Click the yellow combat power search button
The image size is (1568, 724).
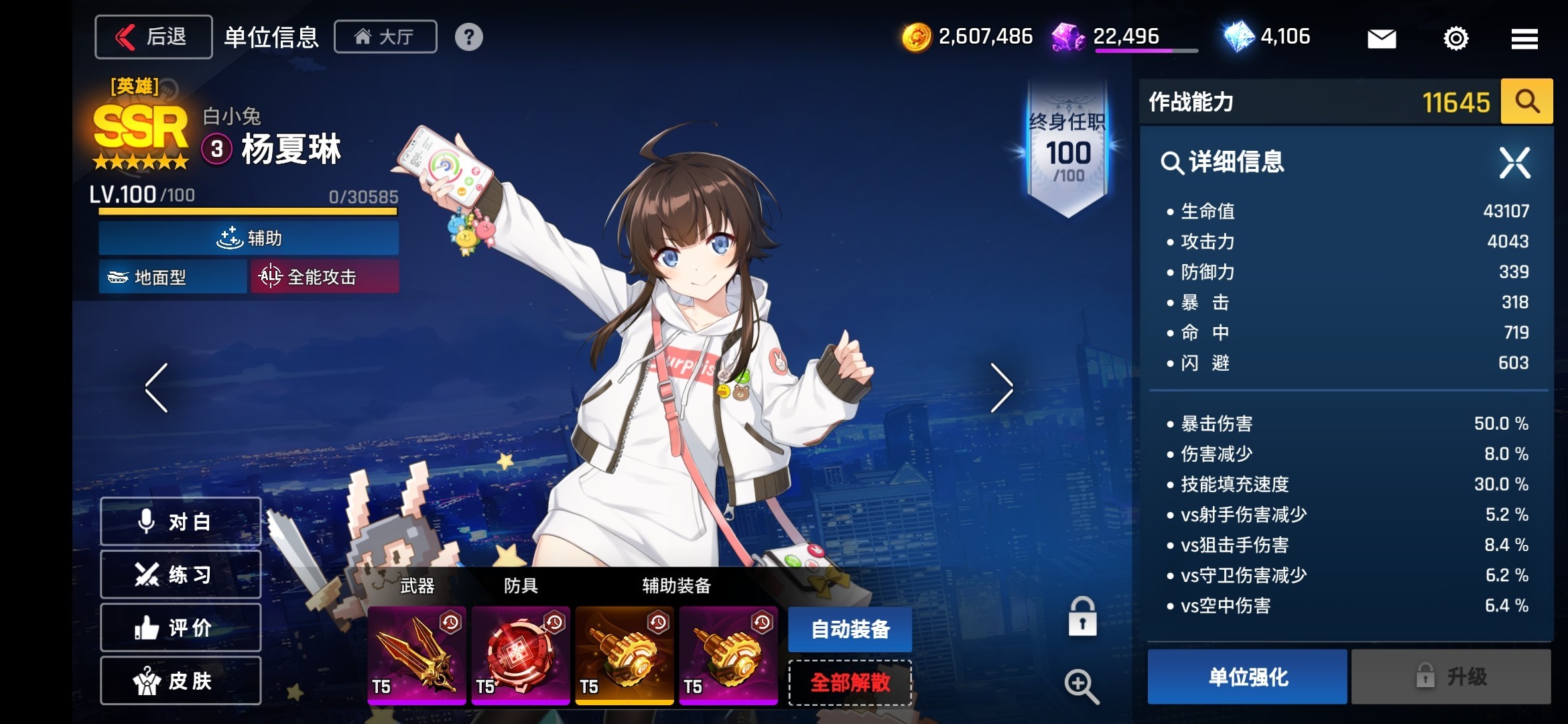(x=1526, y=102)
